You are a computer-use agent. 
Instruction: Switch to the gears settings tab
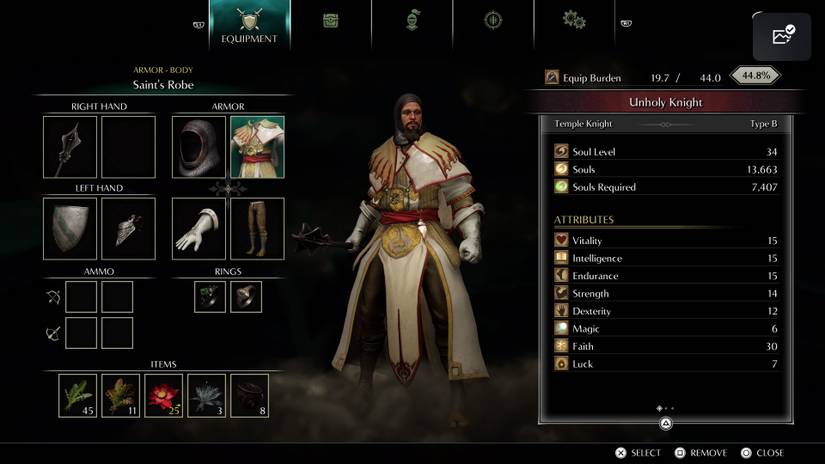[573, 20]
